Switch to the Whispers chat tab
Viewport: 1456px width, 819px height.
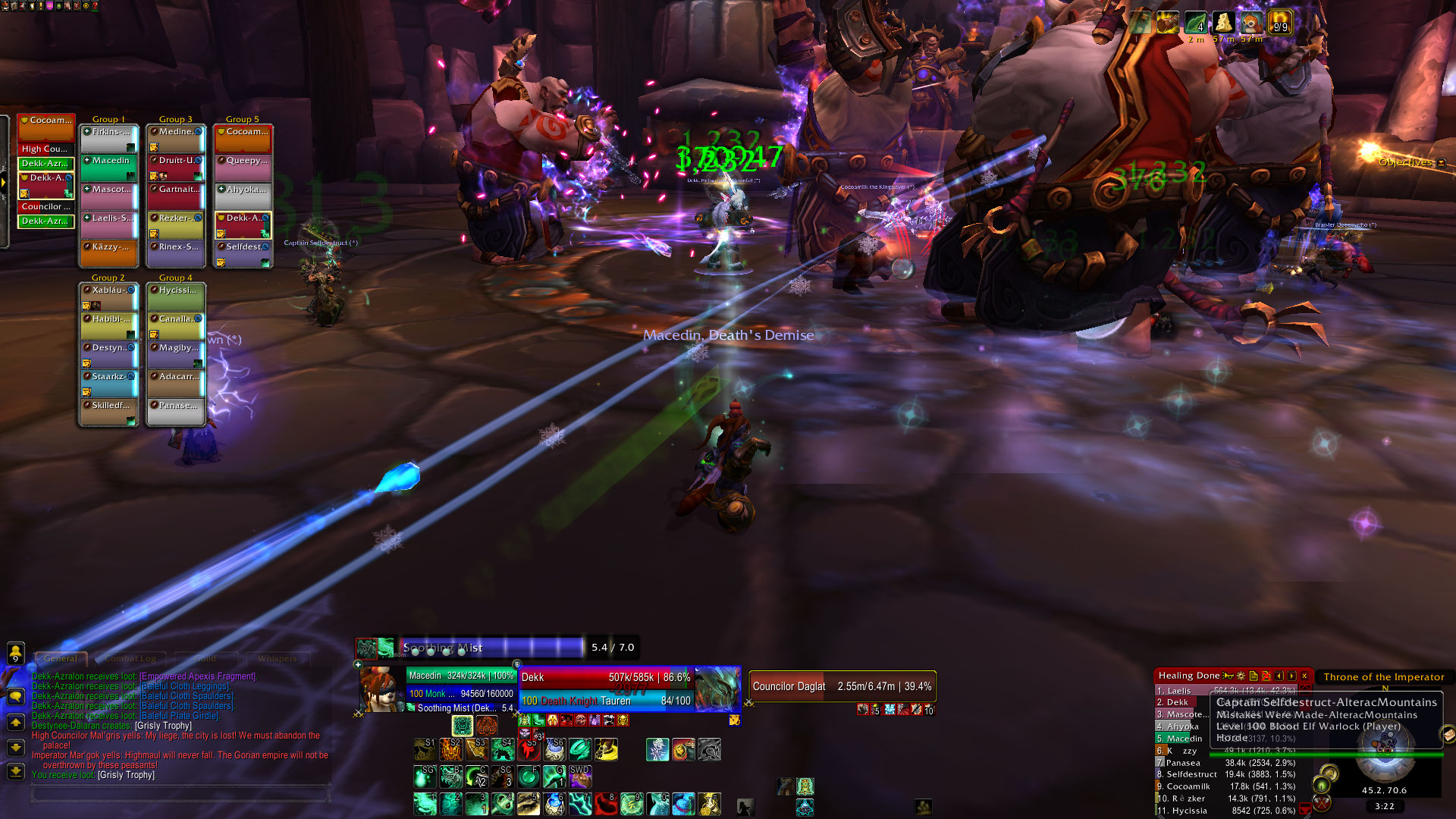tap(277, 658)
